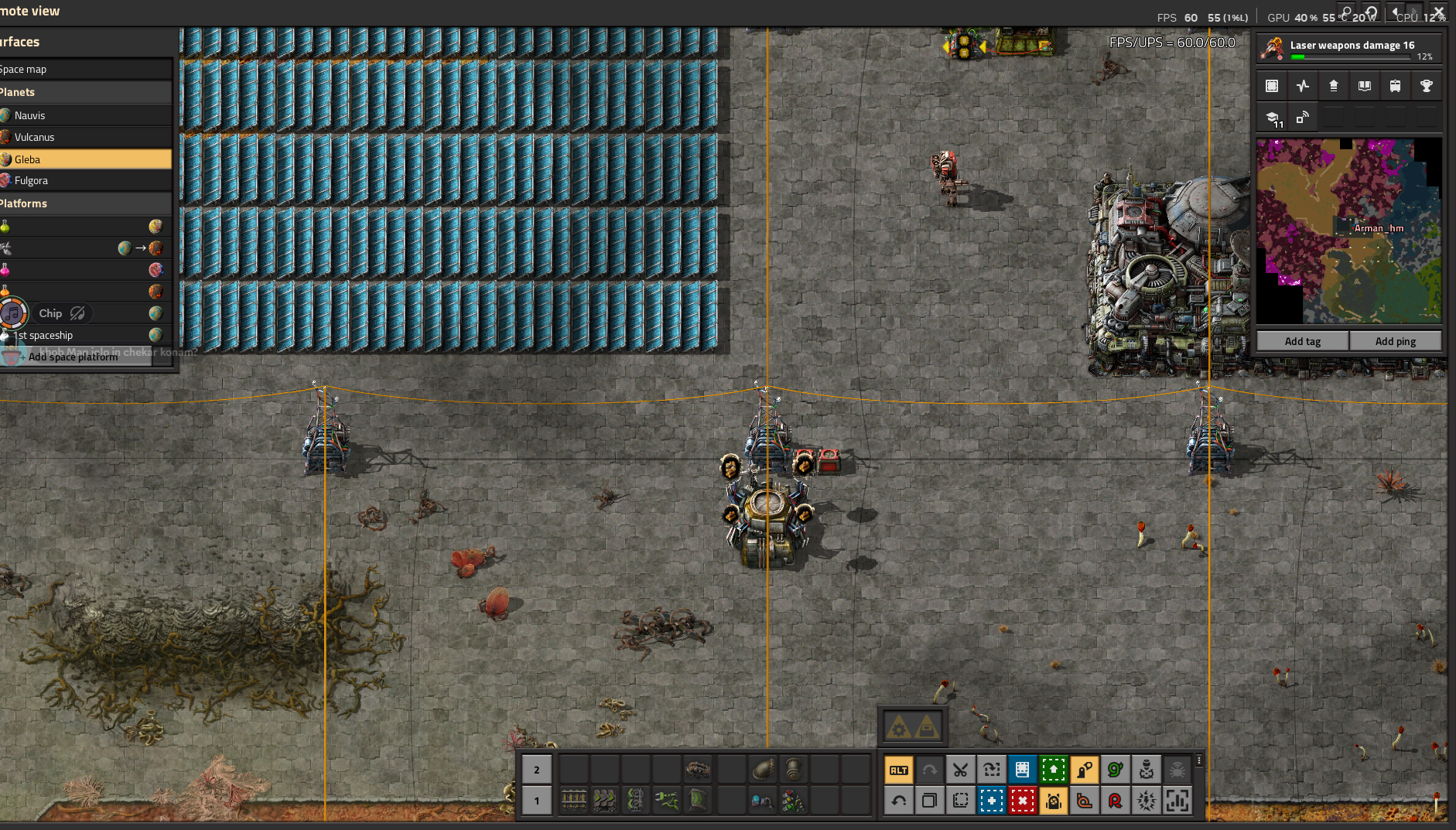Toggle alt-mode with the ALT button
1456x830 pixels.
899,770
